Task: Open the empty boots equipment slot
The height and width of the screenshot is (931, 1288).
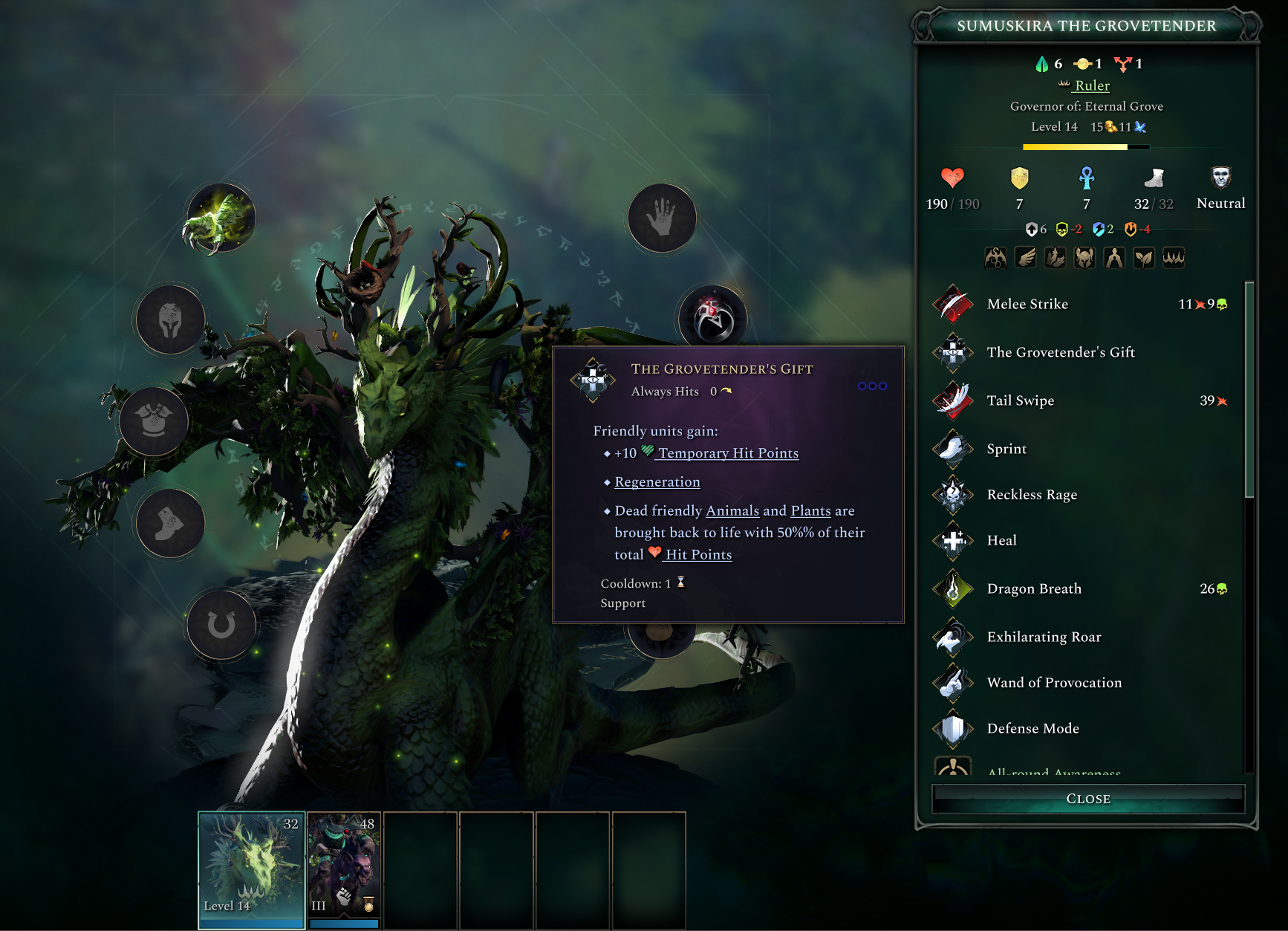Action: coord(170,523)
